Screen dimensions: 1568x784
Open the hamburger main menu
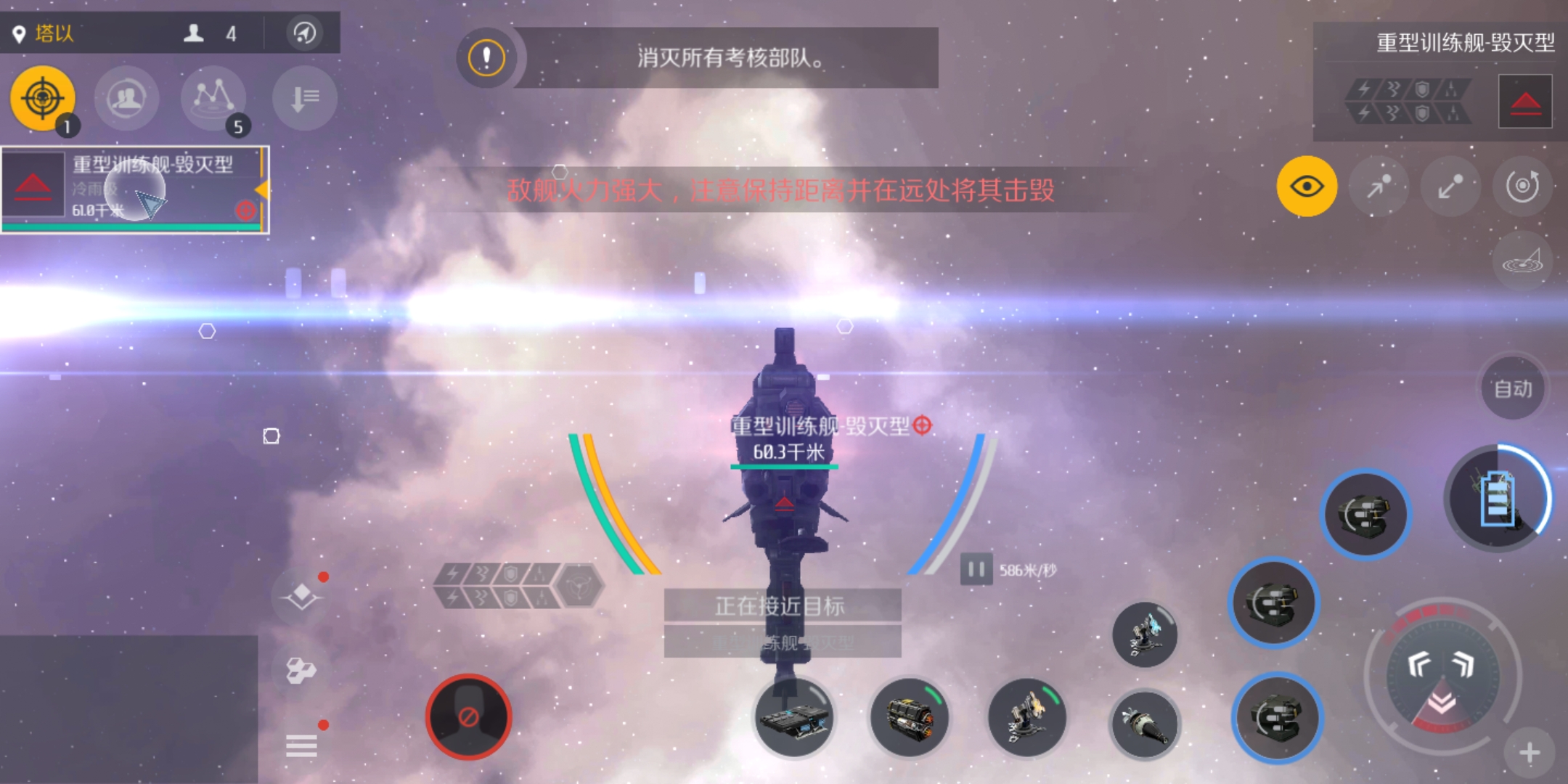(301, 746)
